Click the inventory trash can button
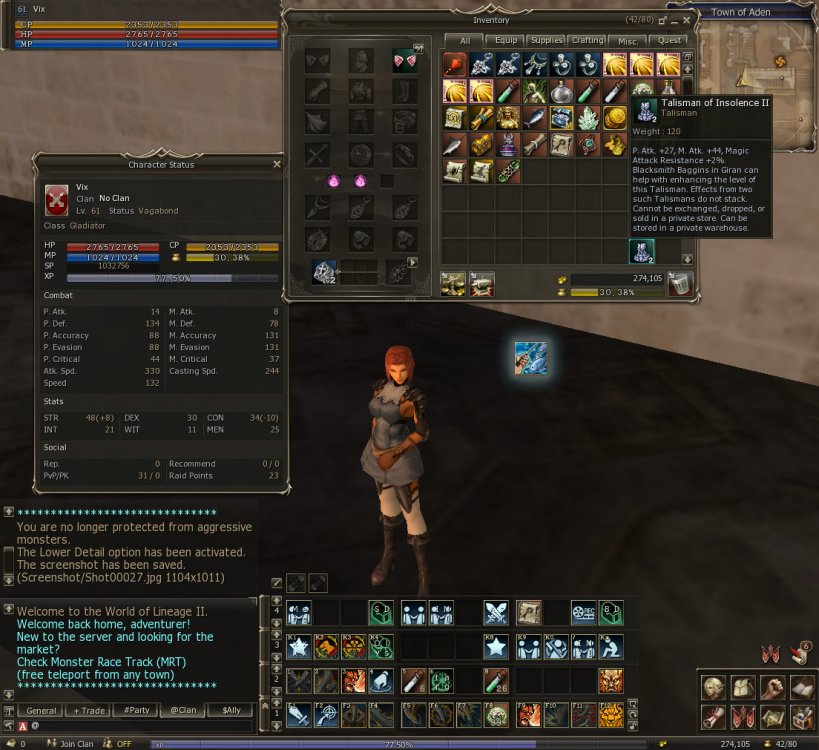This screenshot has width=819, height=750. [681, 284]
